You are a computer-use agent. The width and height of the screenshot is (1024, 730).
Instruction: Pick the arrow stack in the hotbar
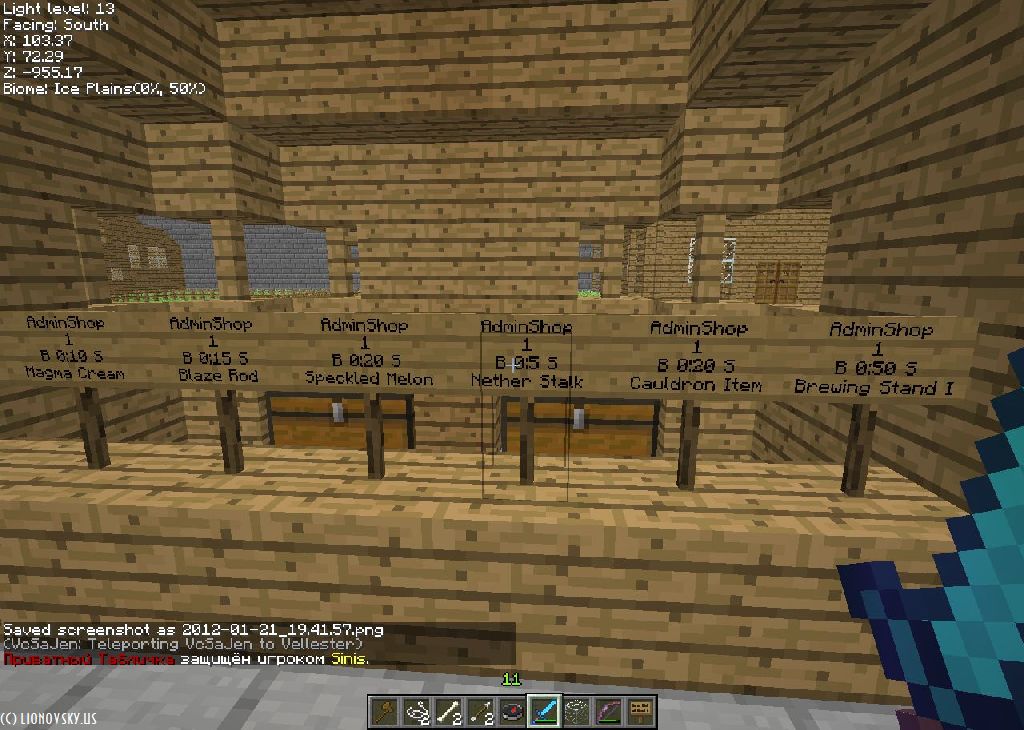(x=480, y=711)
